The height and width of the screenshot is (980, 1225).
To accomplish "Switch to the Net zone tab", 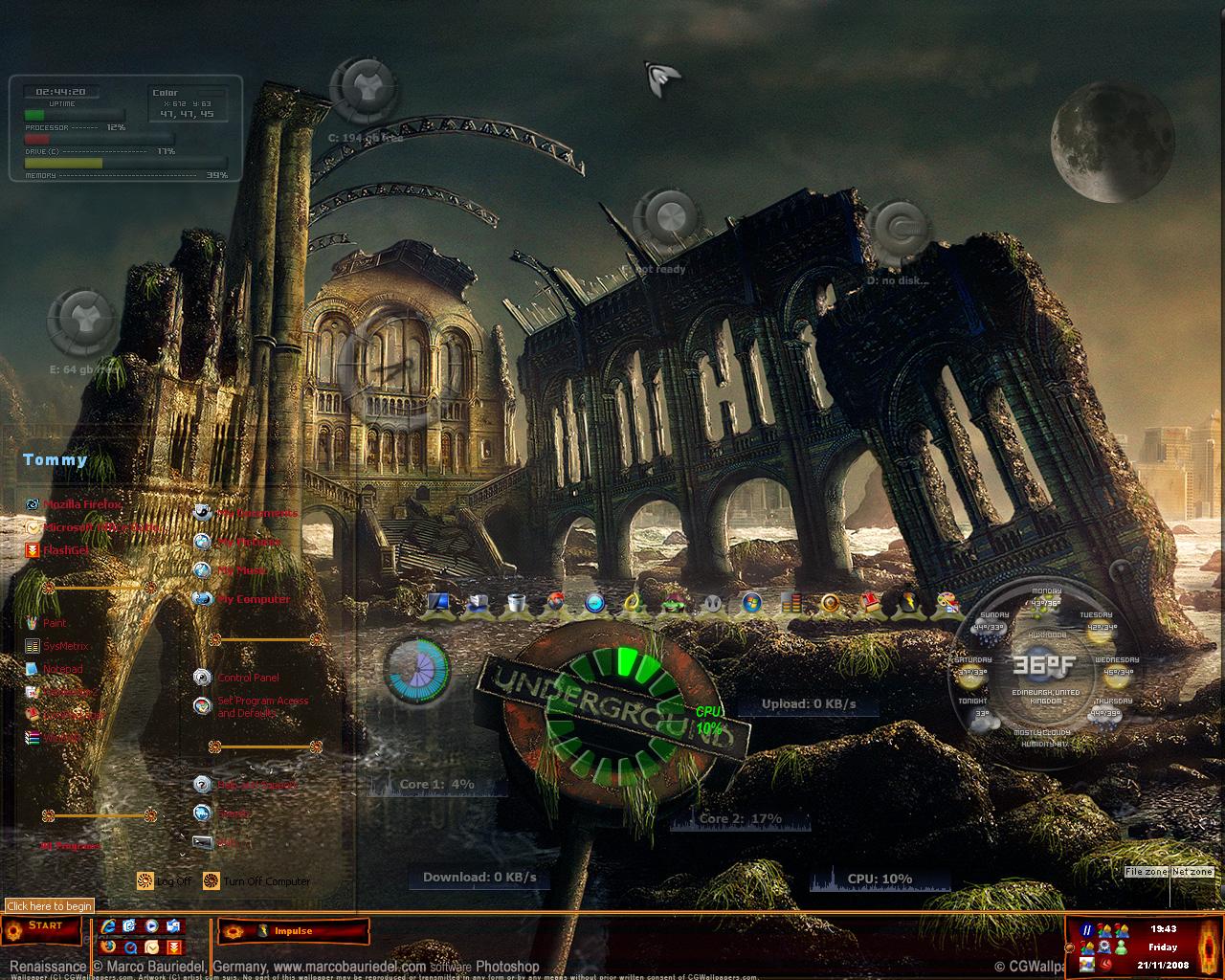I will [x=1192, y=872].
